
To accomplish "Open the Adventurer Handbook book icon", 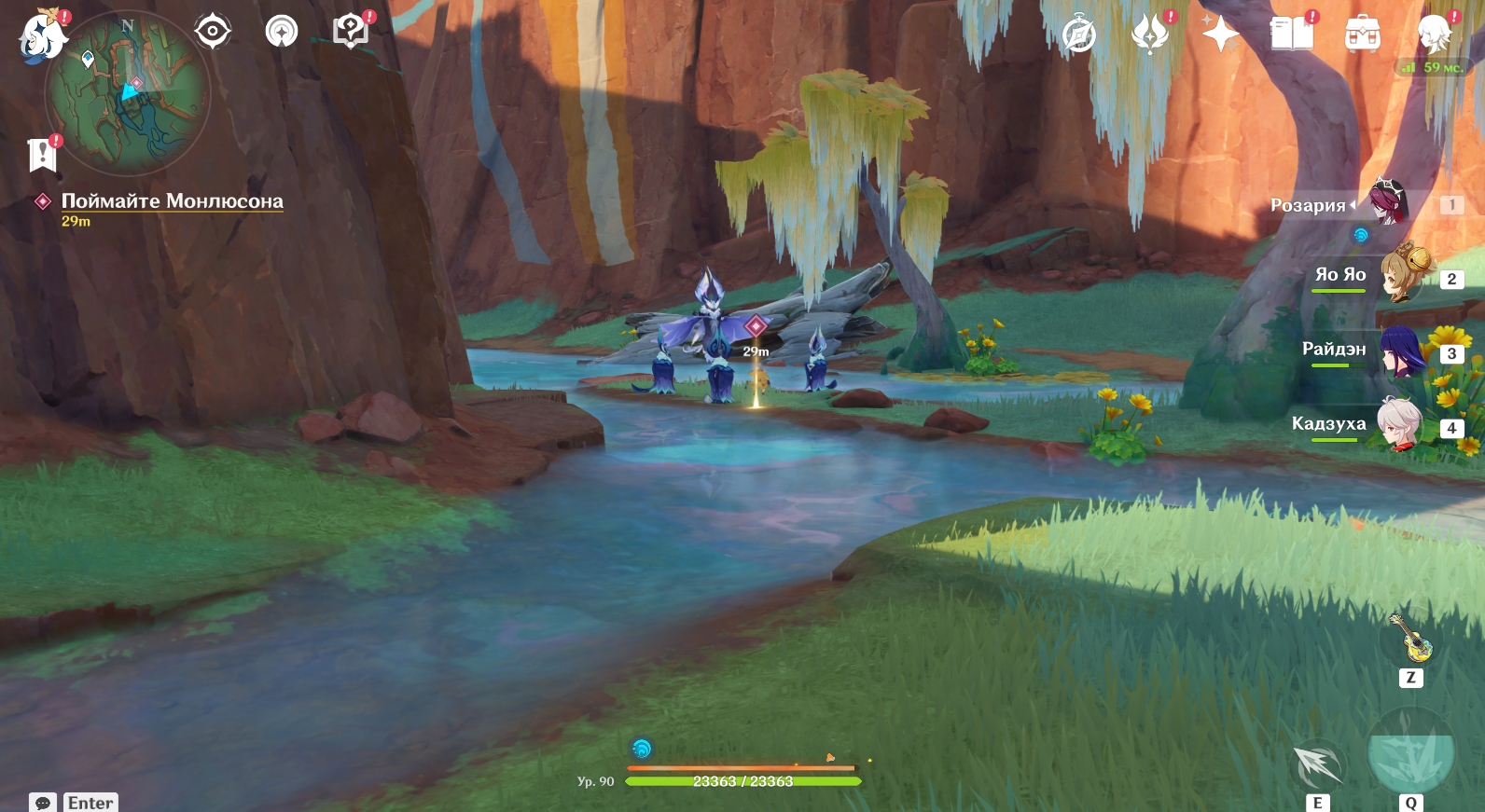I will (x=1292, y=34).
